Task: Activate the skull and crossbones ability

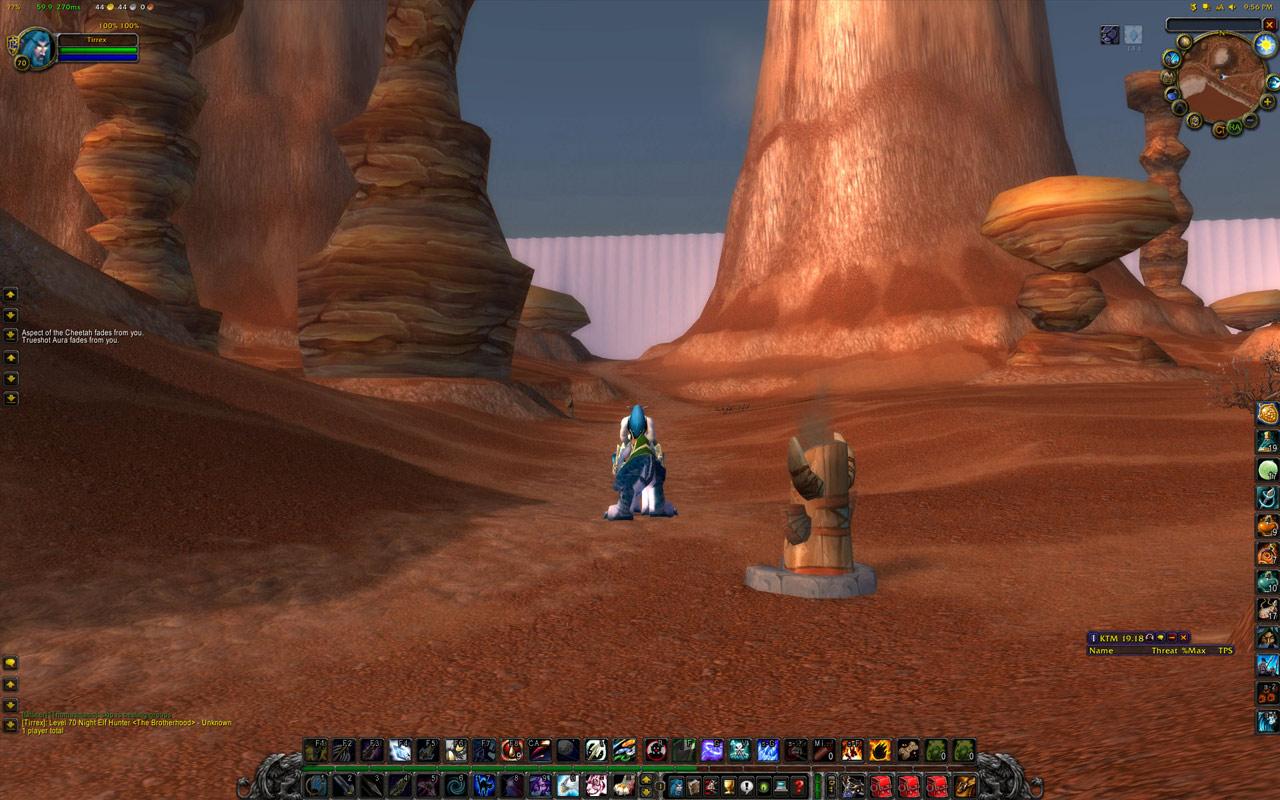Action: click(740, 750)
